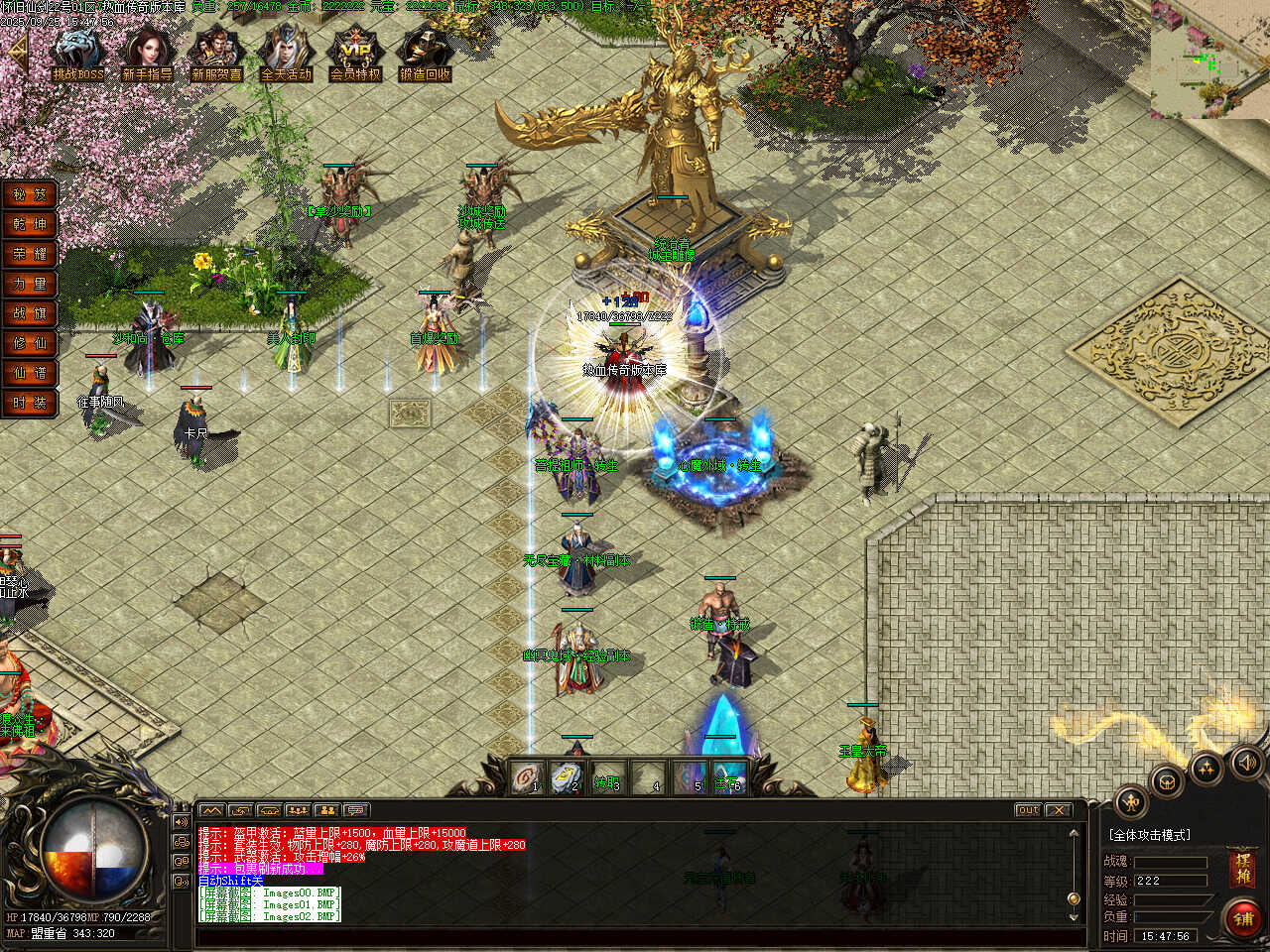
Task: Collapse the top icon bar with the arrow
Action: pos(18,53)
